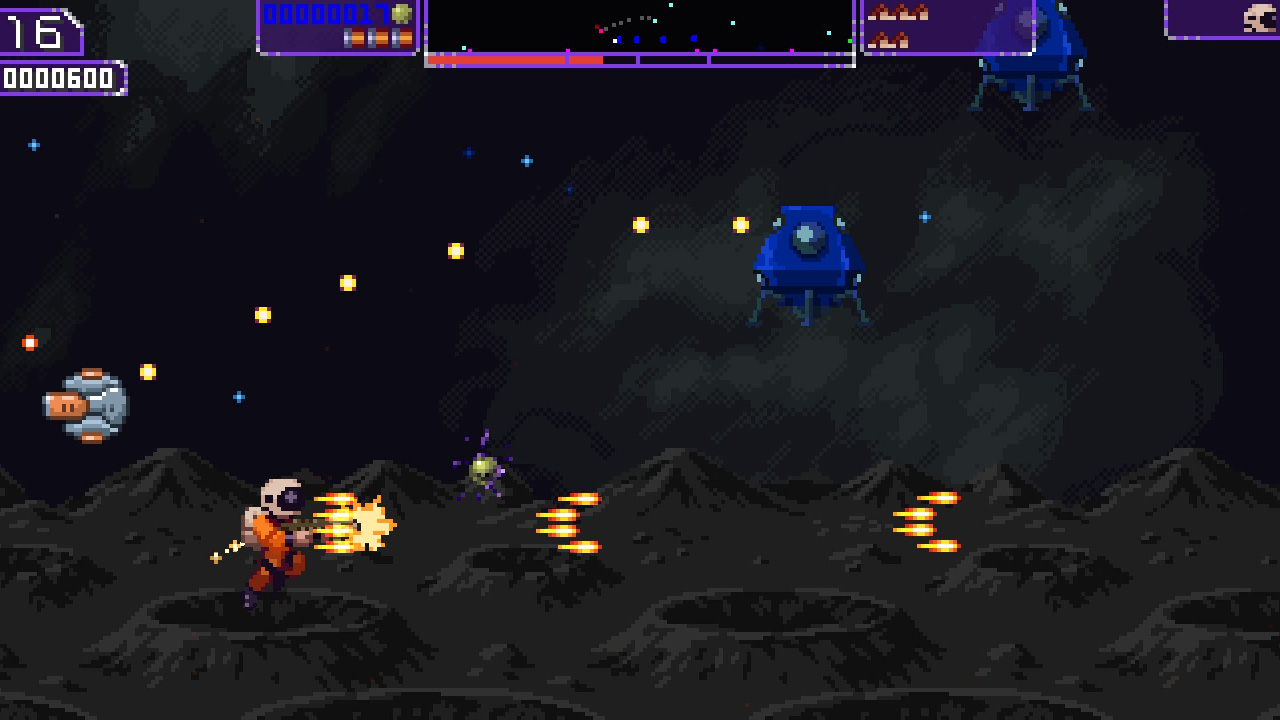Expand the skull panel at the top right
The image size is (1280, 720).
coord(1220,20)
